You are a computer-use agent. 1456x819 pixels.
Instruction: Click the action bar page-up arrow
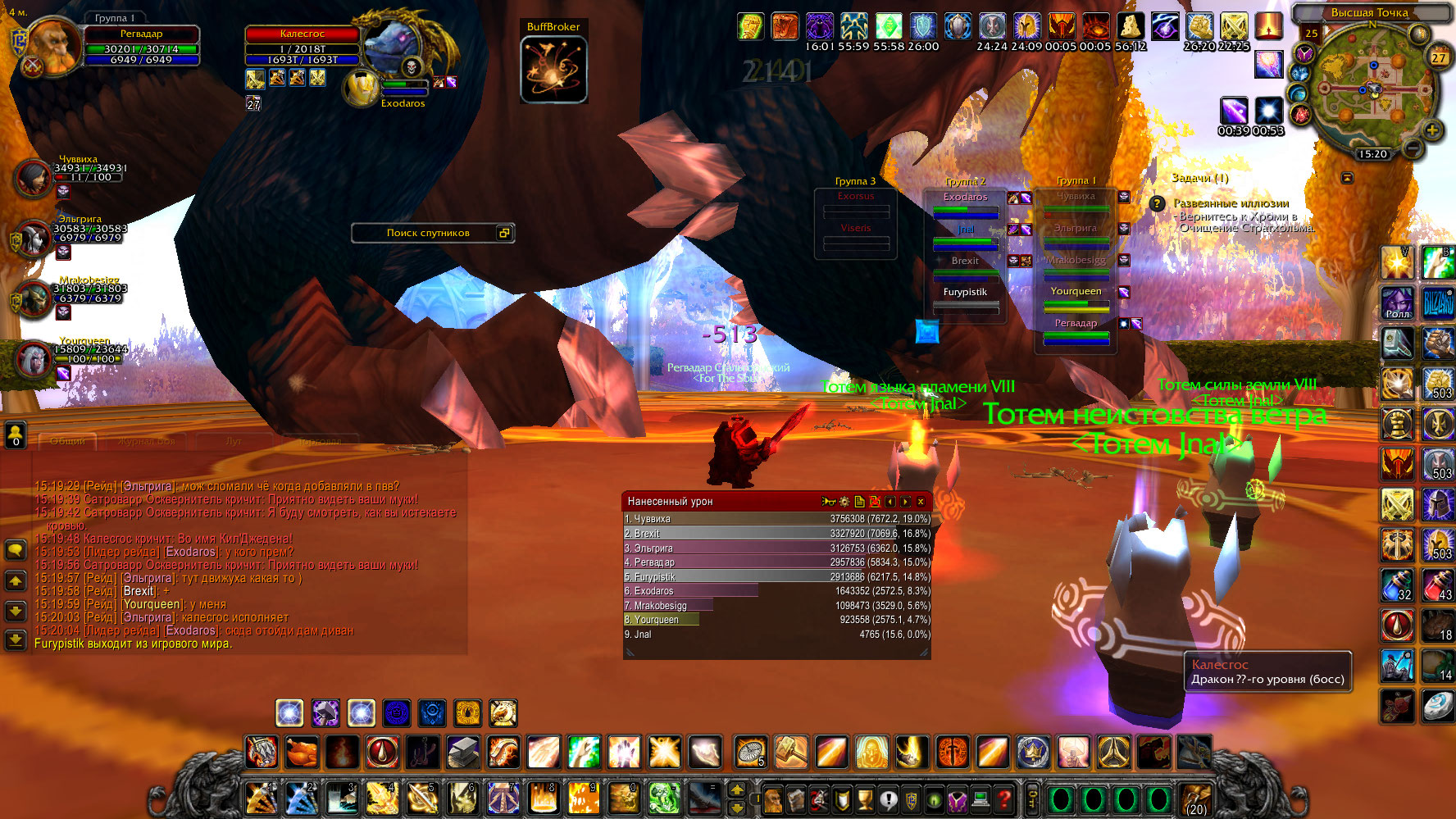737,790
